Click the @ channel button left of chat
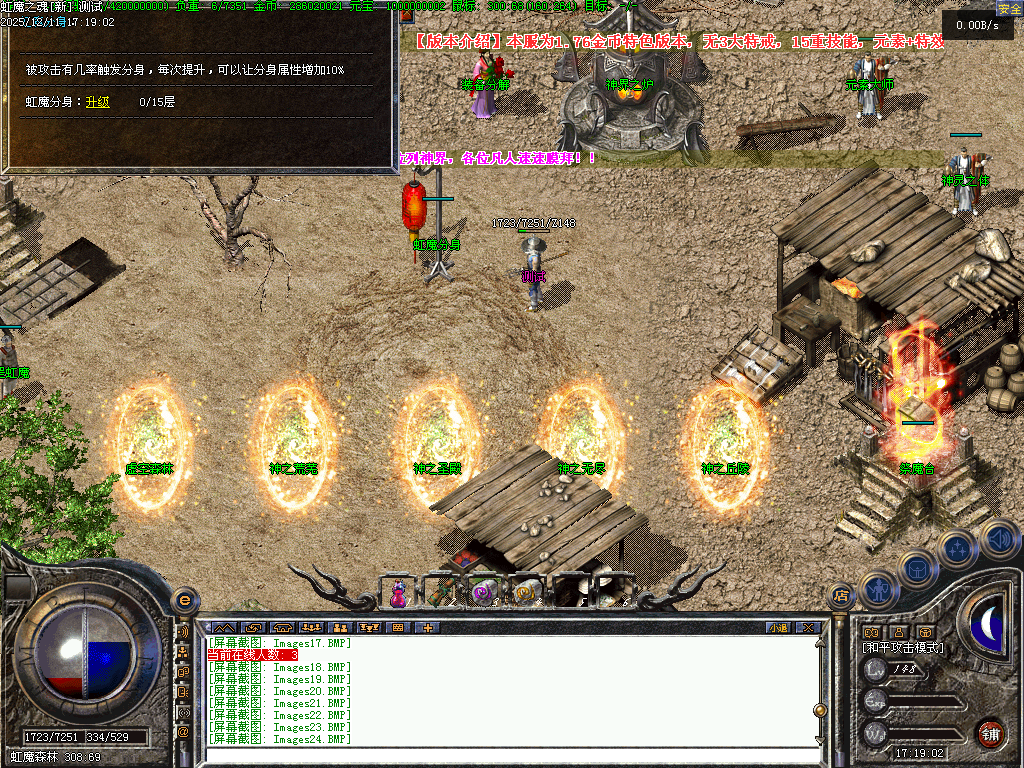Screen dimensions: 1024x768 183,732
